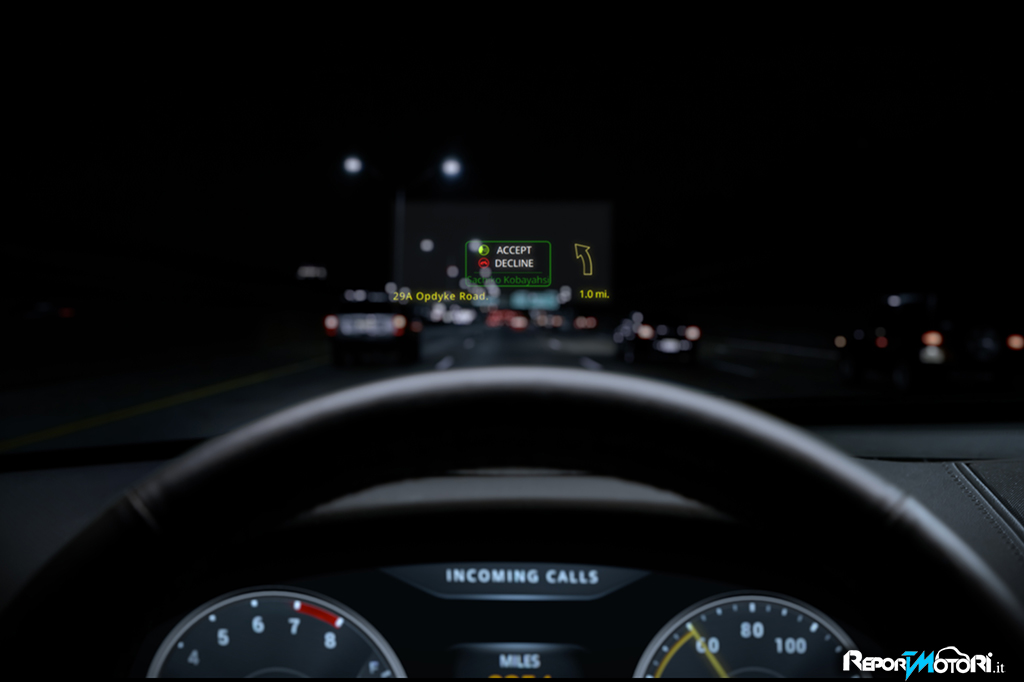
Task: Decline the incoming call
Action: [x=506, y=264]
